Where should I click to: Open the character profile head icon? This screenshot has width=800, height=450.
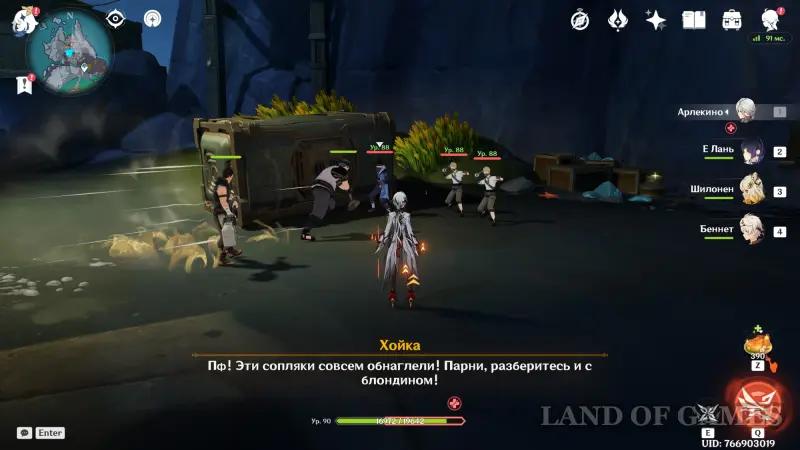pos(770,20)
